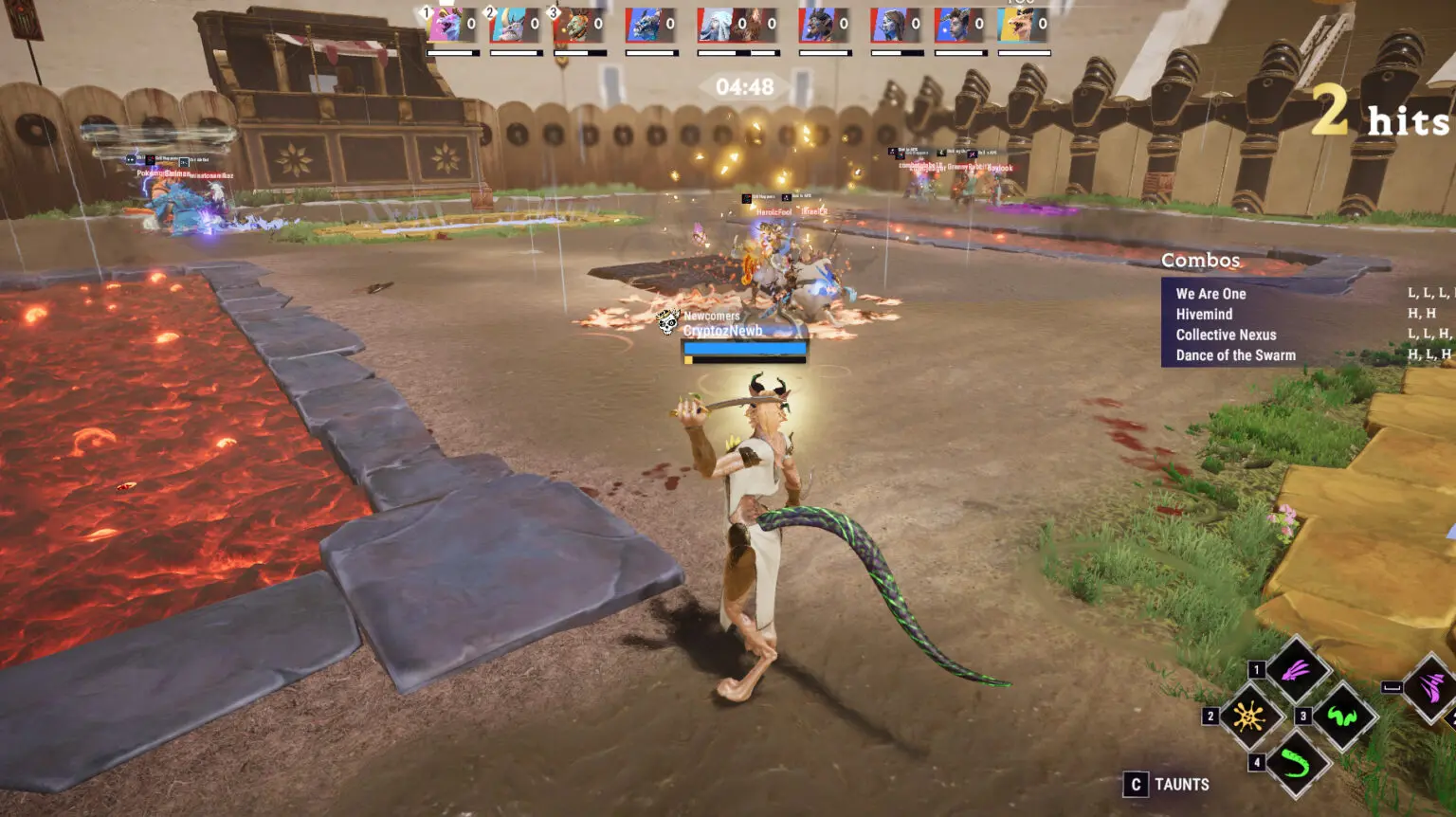The height and width of the screenshot is (817, 1456).
Task: Pick the Dance of the Swarm combo
Action: point(1235,355)
